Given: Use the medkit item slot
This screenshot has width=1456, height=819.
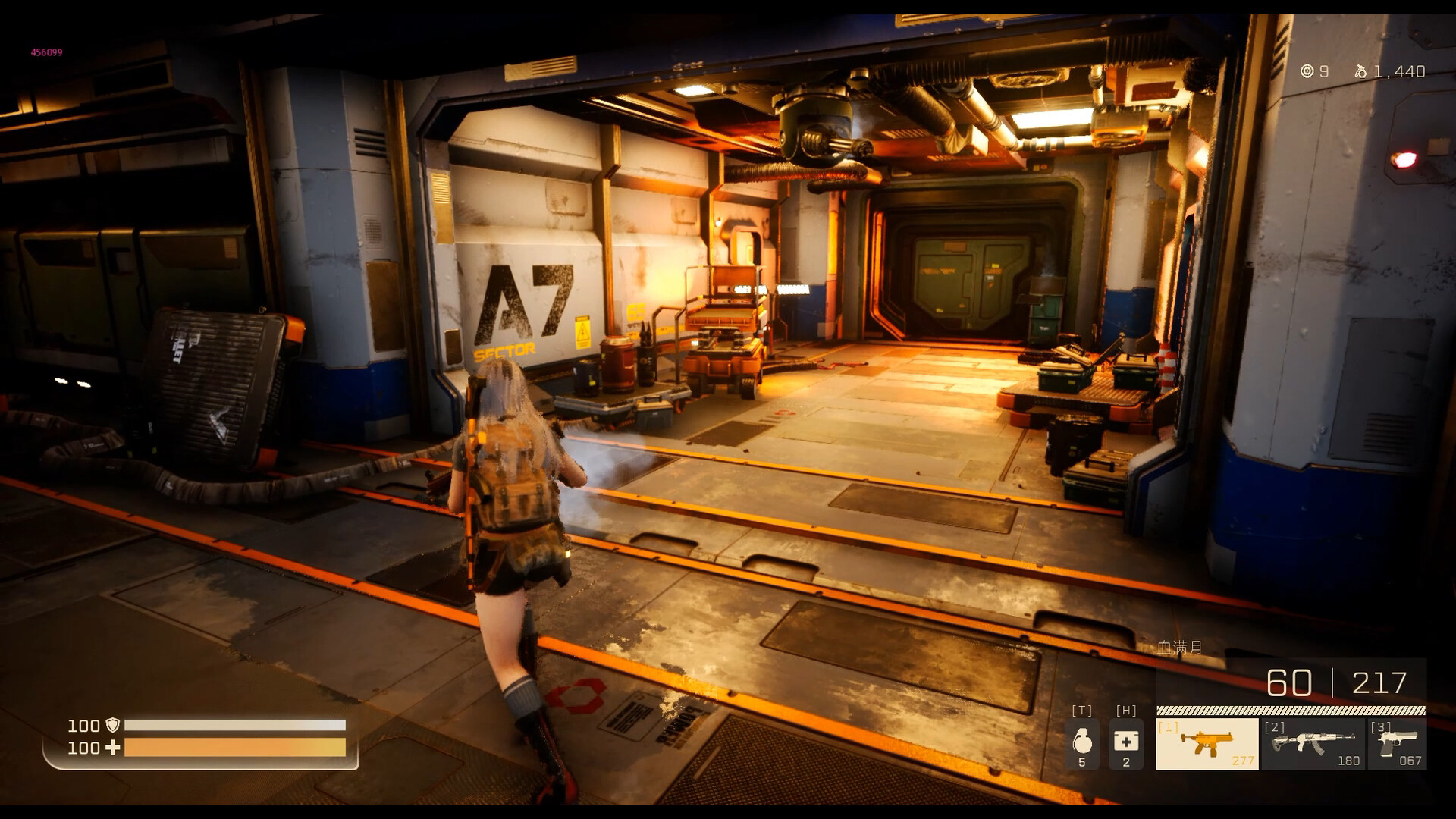Looking at the screenshot, I should point(1126,744).
